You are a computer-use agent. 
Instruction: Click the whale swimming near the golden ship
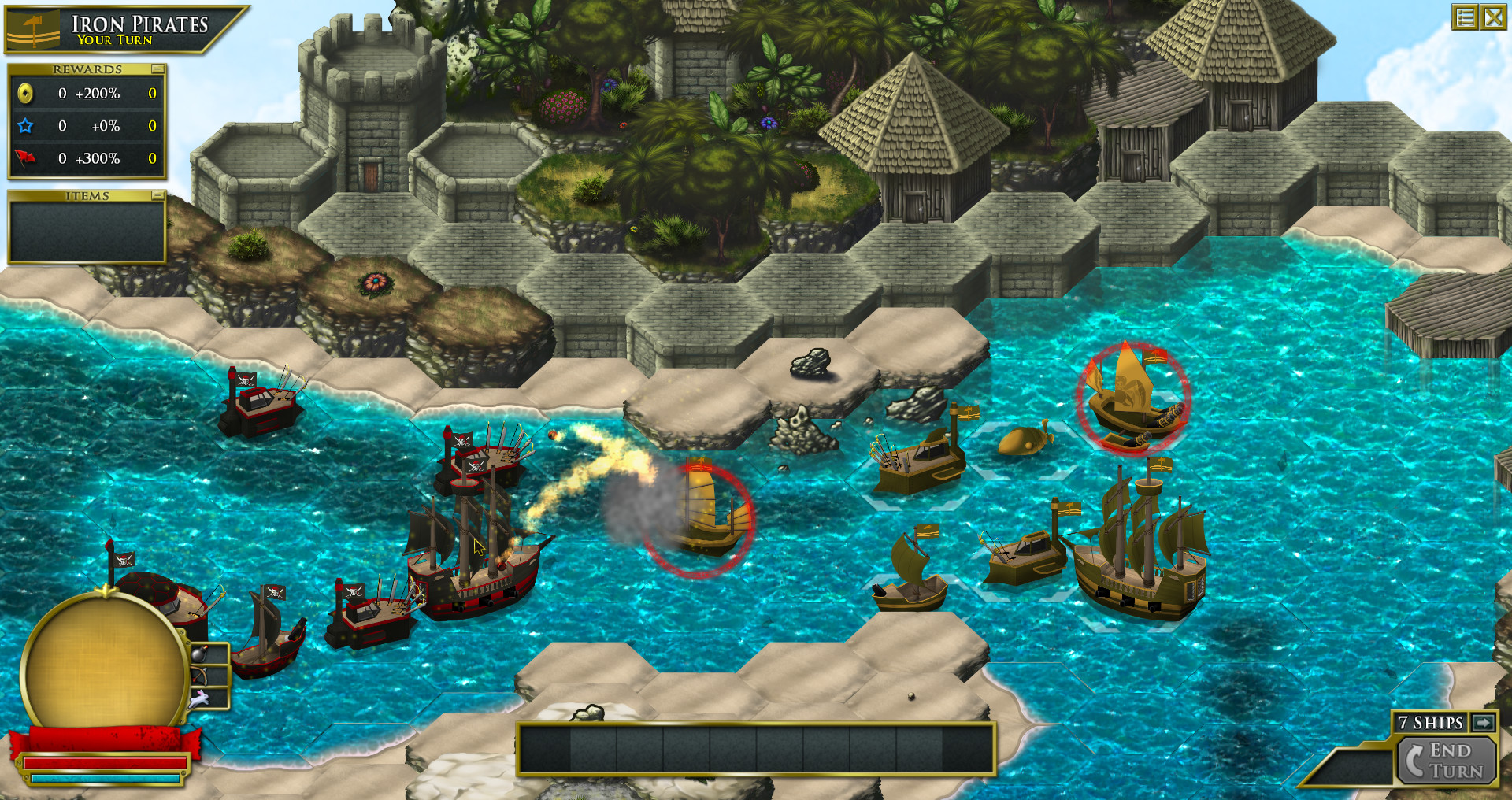click(1024, 443)
